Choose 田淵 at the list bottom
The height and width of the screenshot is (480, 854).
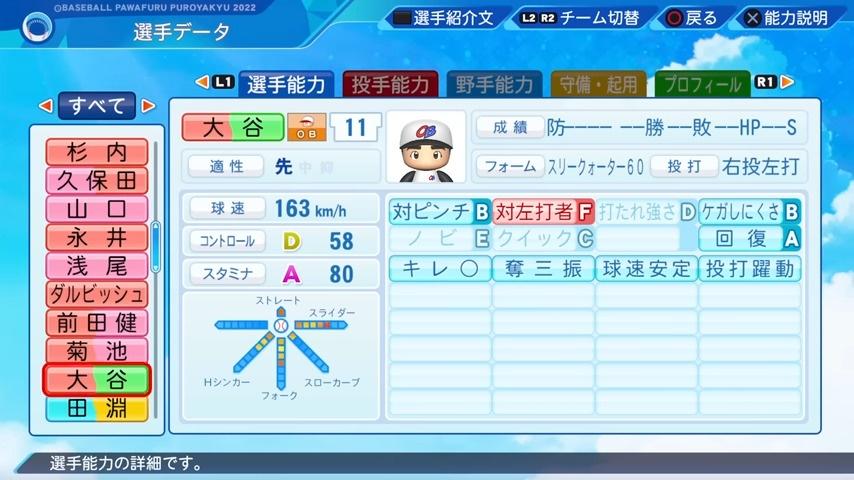coord(97,409)
